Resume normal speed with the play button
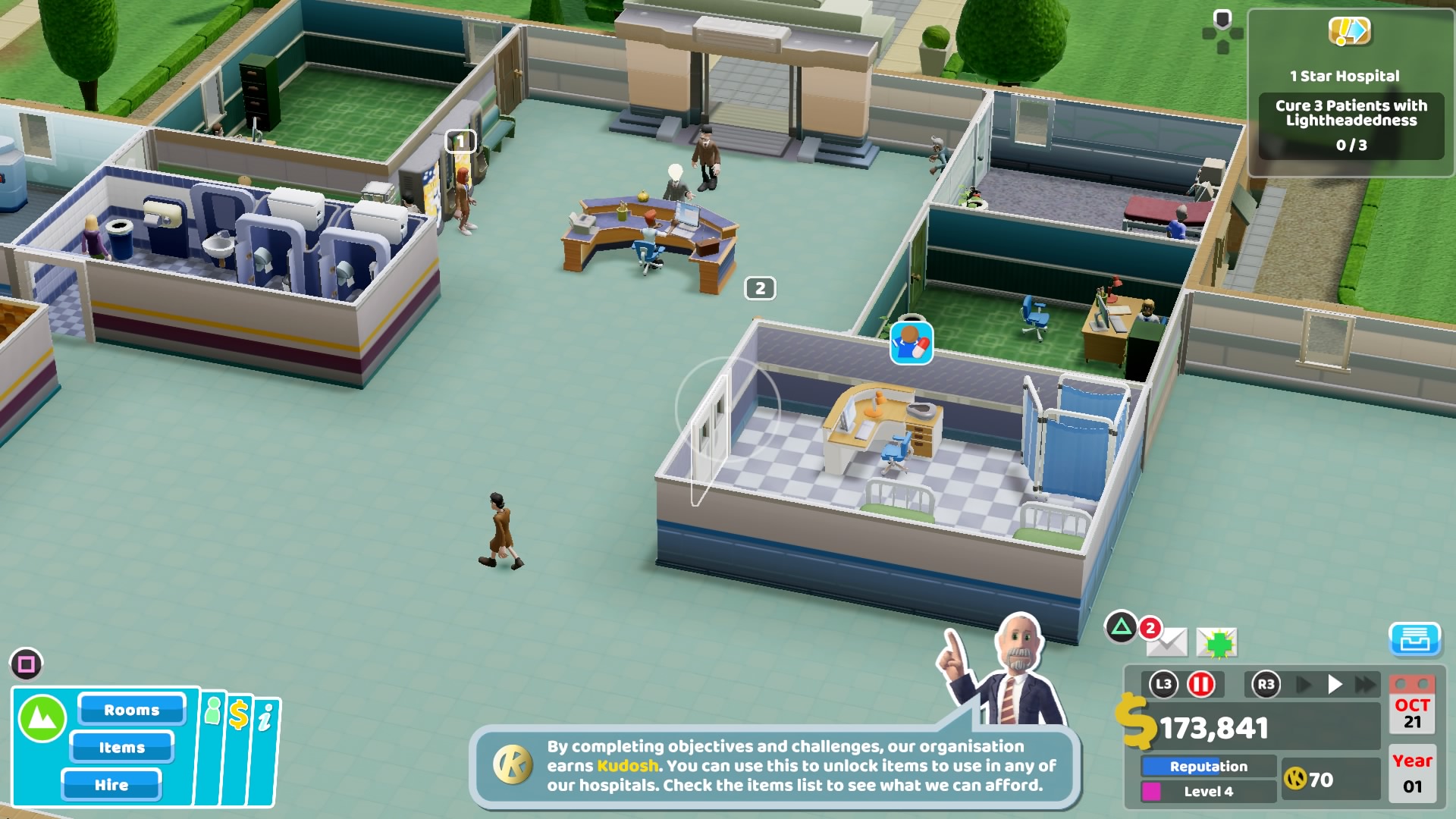Screen dimensions: 1456x819 tap(1335, 683)
